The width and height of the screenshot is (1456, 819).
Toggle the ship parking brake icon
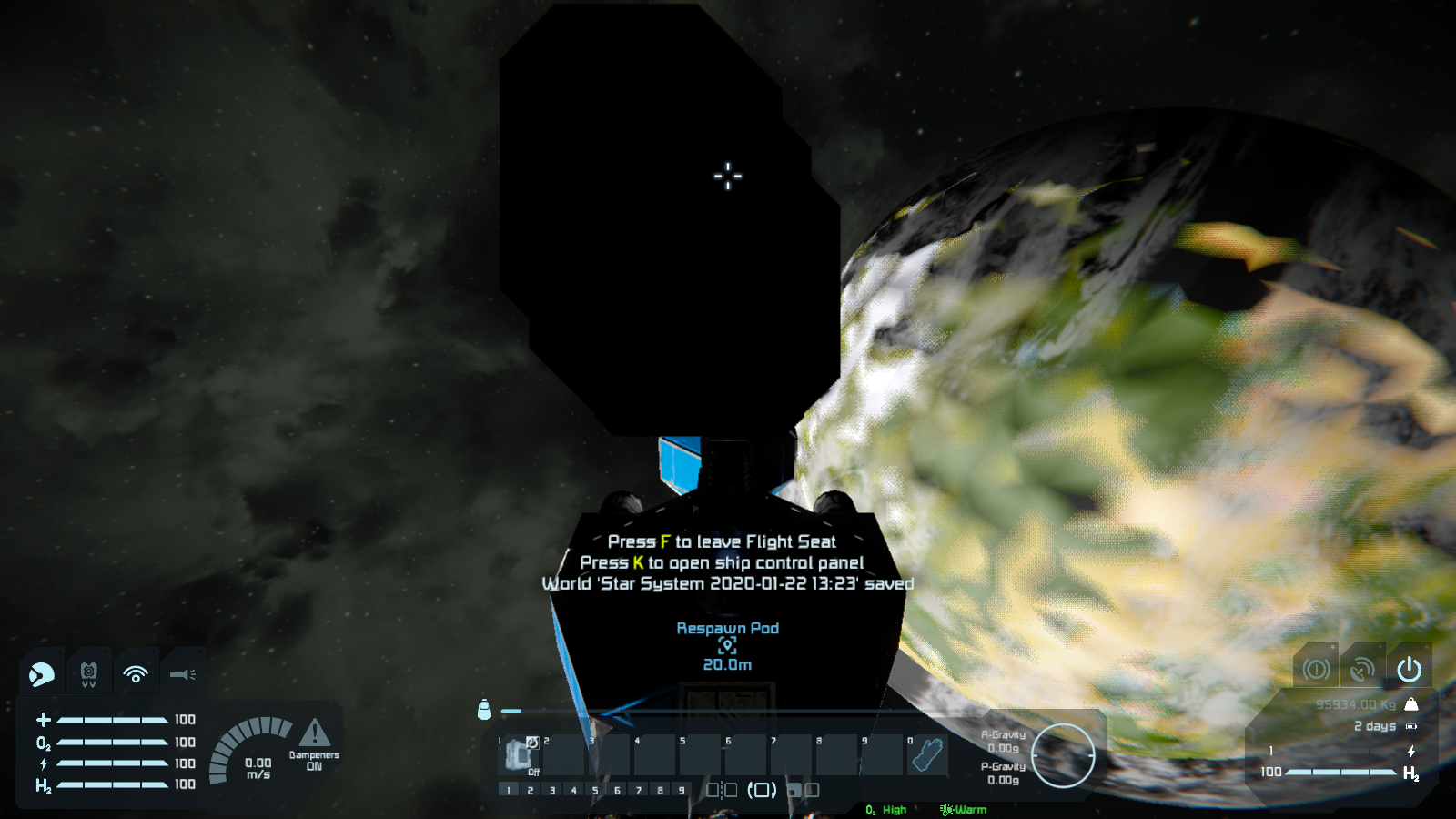(x=1316, y=670)
